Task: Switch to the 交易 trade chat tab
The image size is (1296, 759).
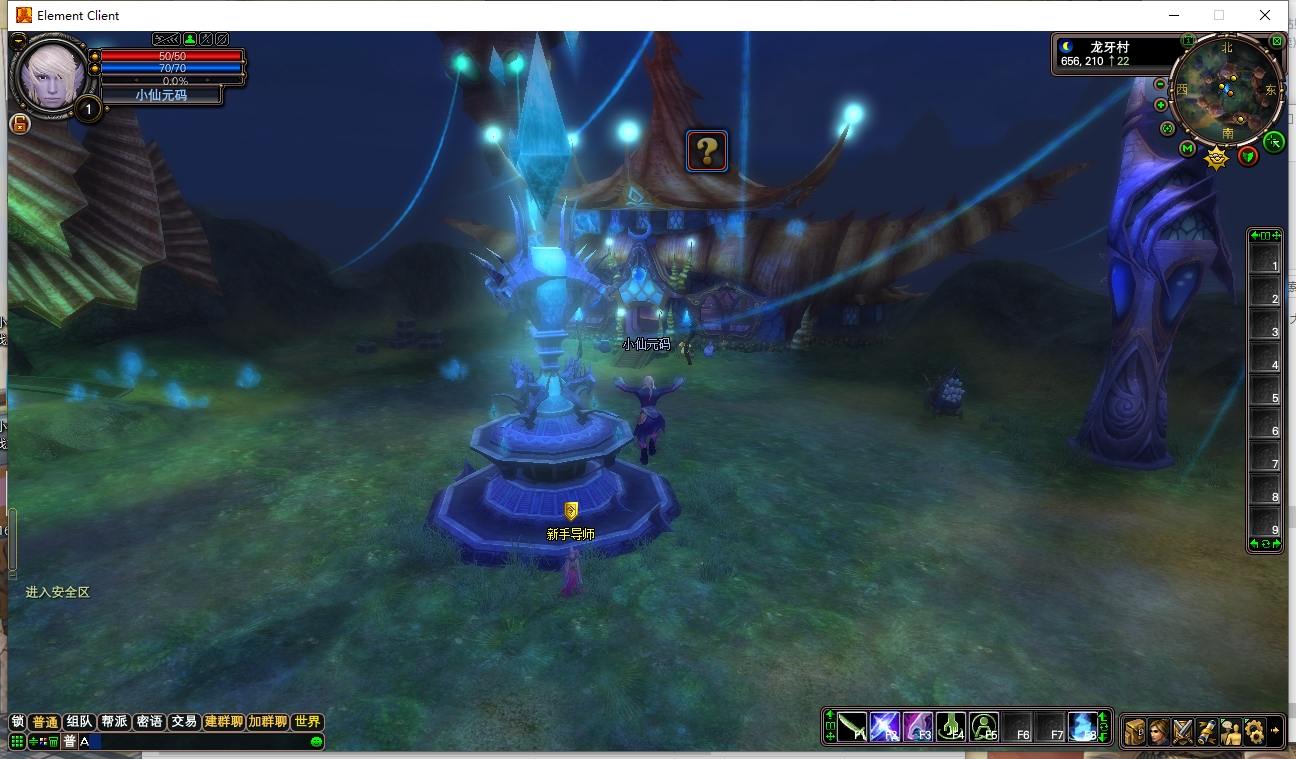Action: [x=183, y=722]
